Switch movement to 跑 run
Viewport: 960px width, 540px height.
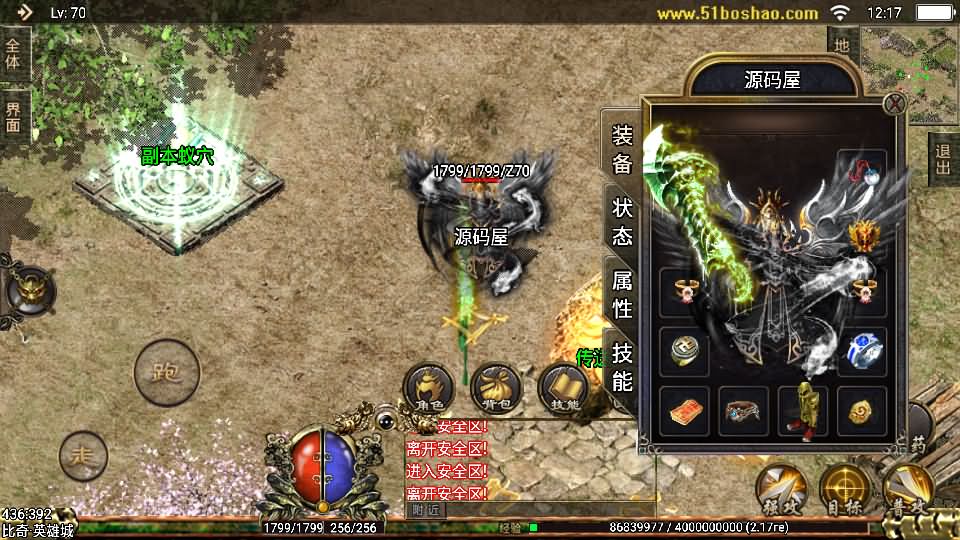(x=166, y=373)
